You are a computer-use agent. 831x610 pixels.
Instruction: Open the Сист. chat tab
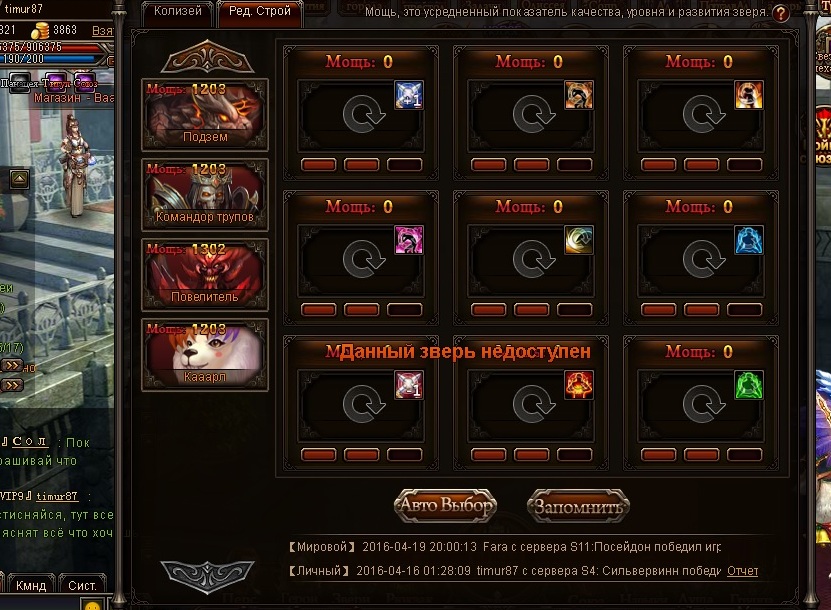tap(82, 584)
